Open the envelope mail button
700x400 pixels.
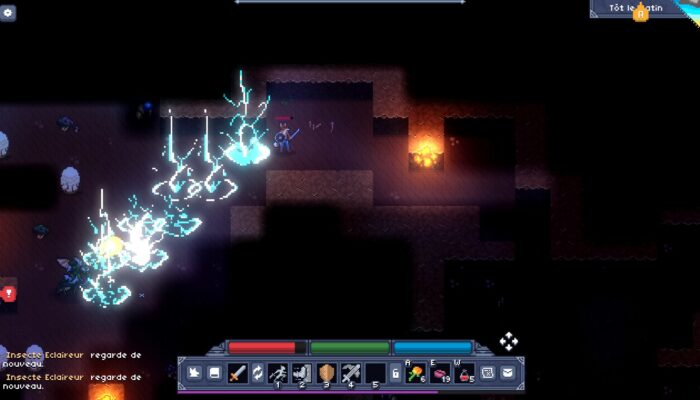[507, 373]
